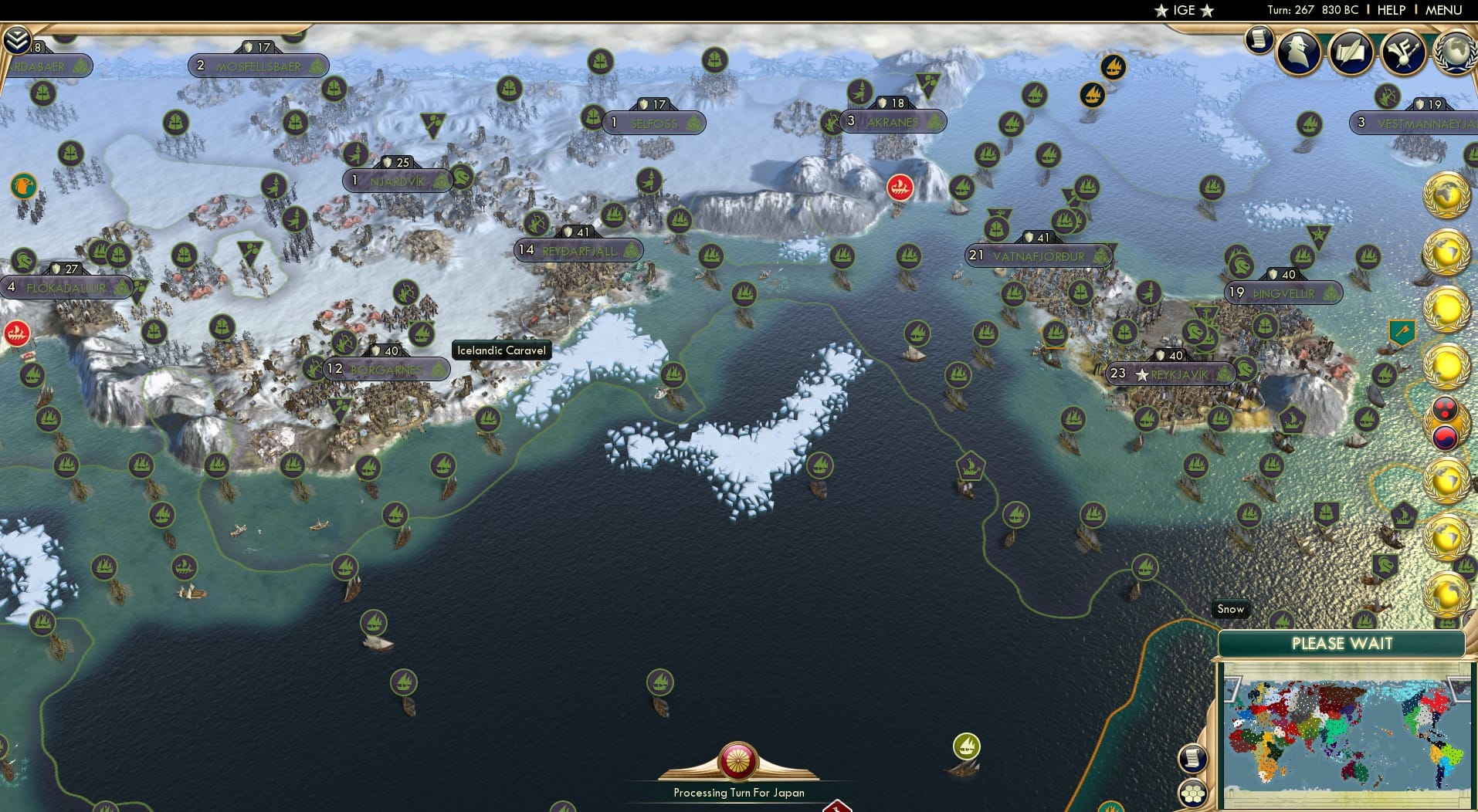Open the Notification Log scroll icon
The image size is (1478, 812).
(x=1257, y=39)
